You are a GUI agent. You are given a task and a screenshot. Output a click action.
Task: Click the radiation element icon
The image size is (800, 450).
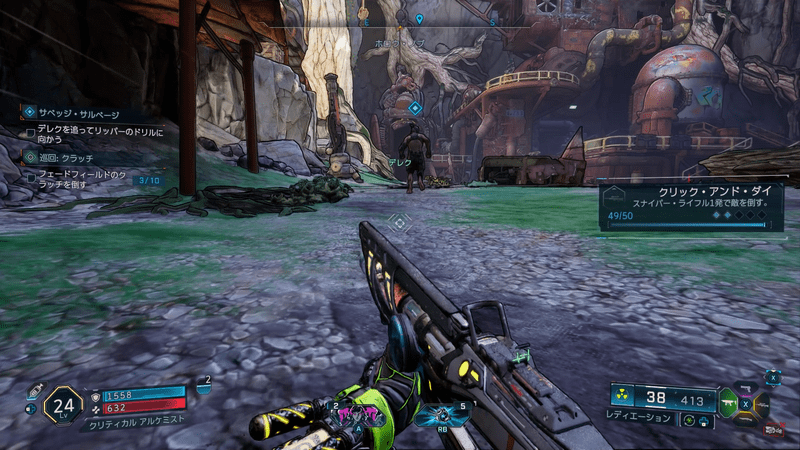623,397
